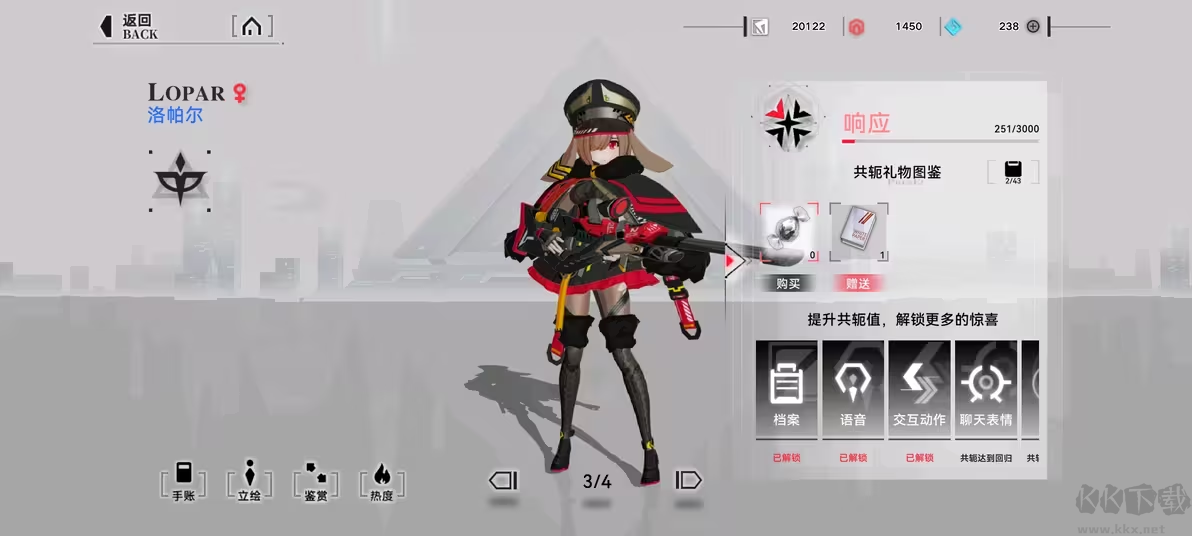Open the 交互动作 interaction tile
Viewport: 1192px width, 536px height.
tap(919, 390)
